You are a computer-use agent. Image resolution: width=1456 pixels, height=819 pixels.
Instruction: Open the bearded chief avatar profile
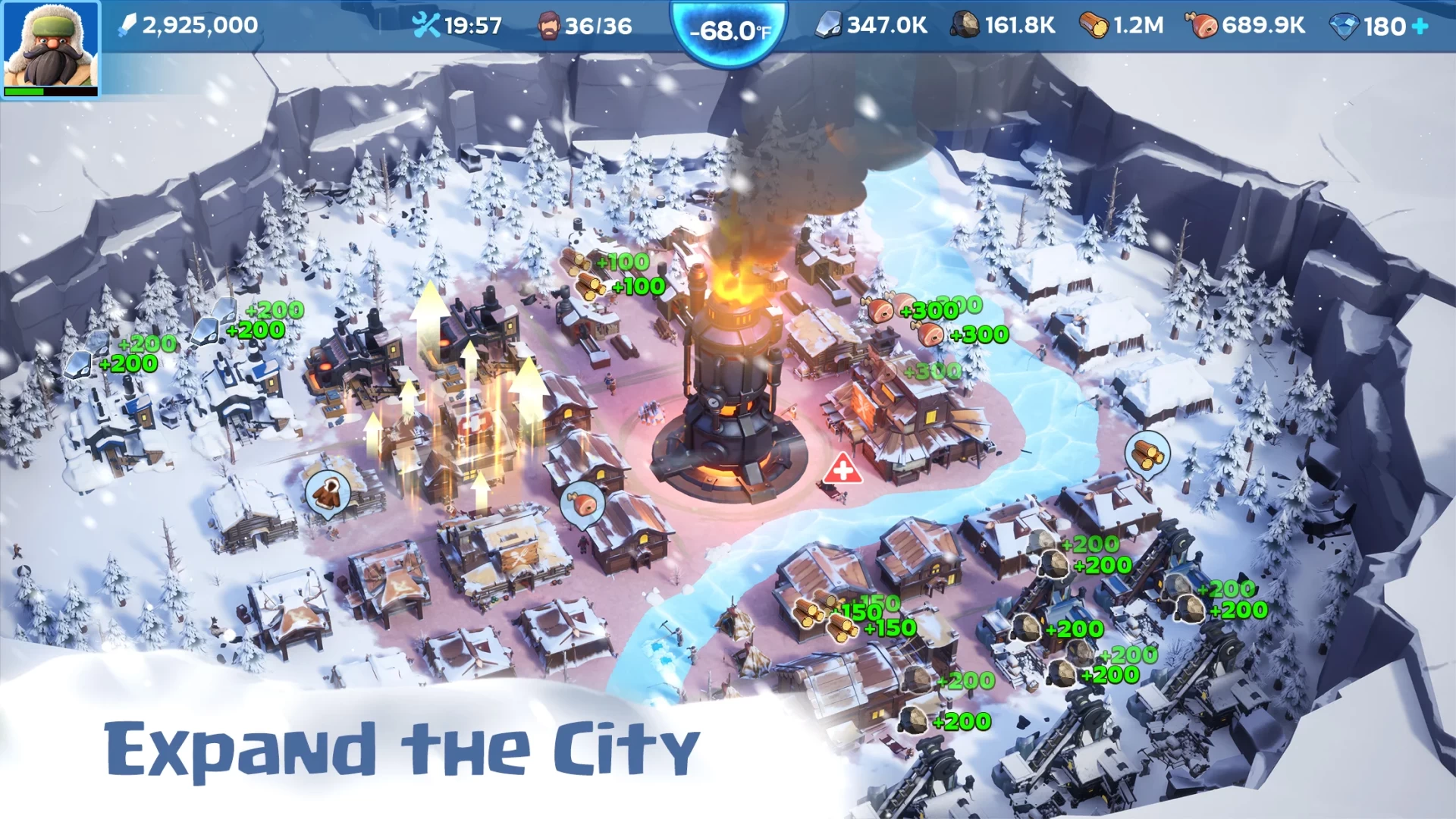click(x=50, y=49)
